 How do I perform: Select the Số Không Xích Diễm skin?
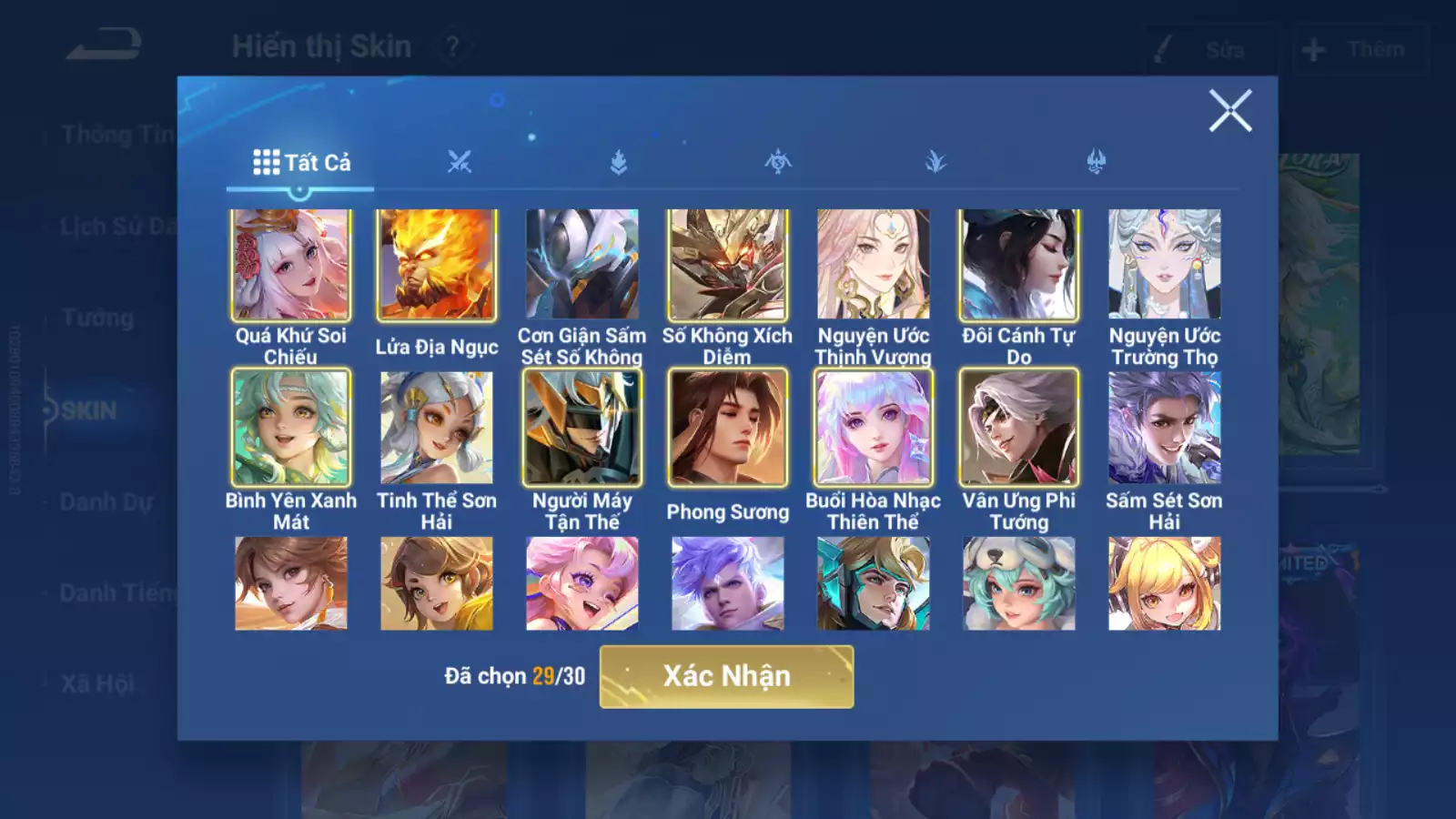point(728,265)
